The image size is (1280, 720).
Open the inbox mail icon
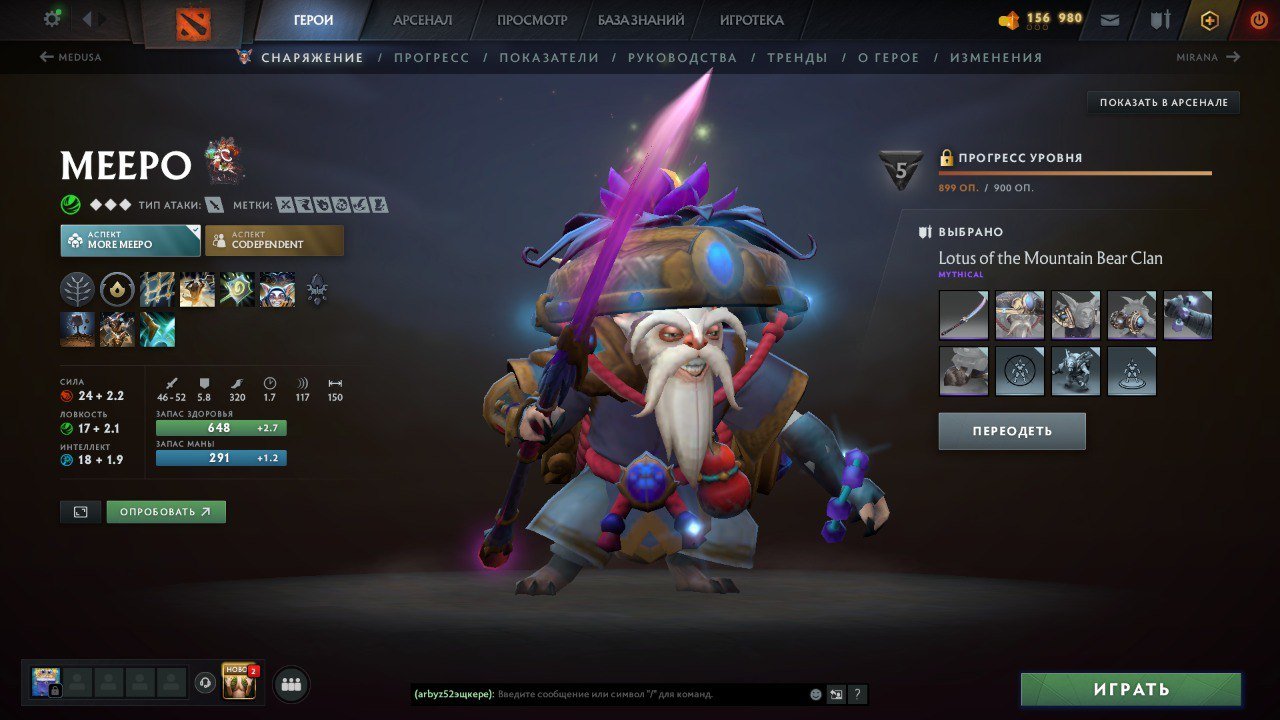[1109, 19]
